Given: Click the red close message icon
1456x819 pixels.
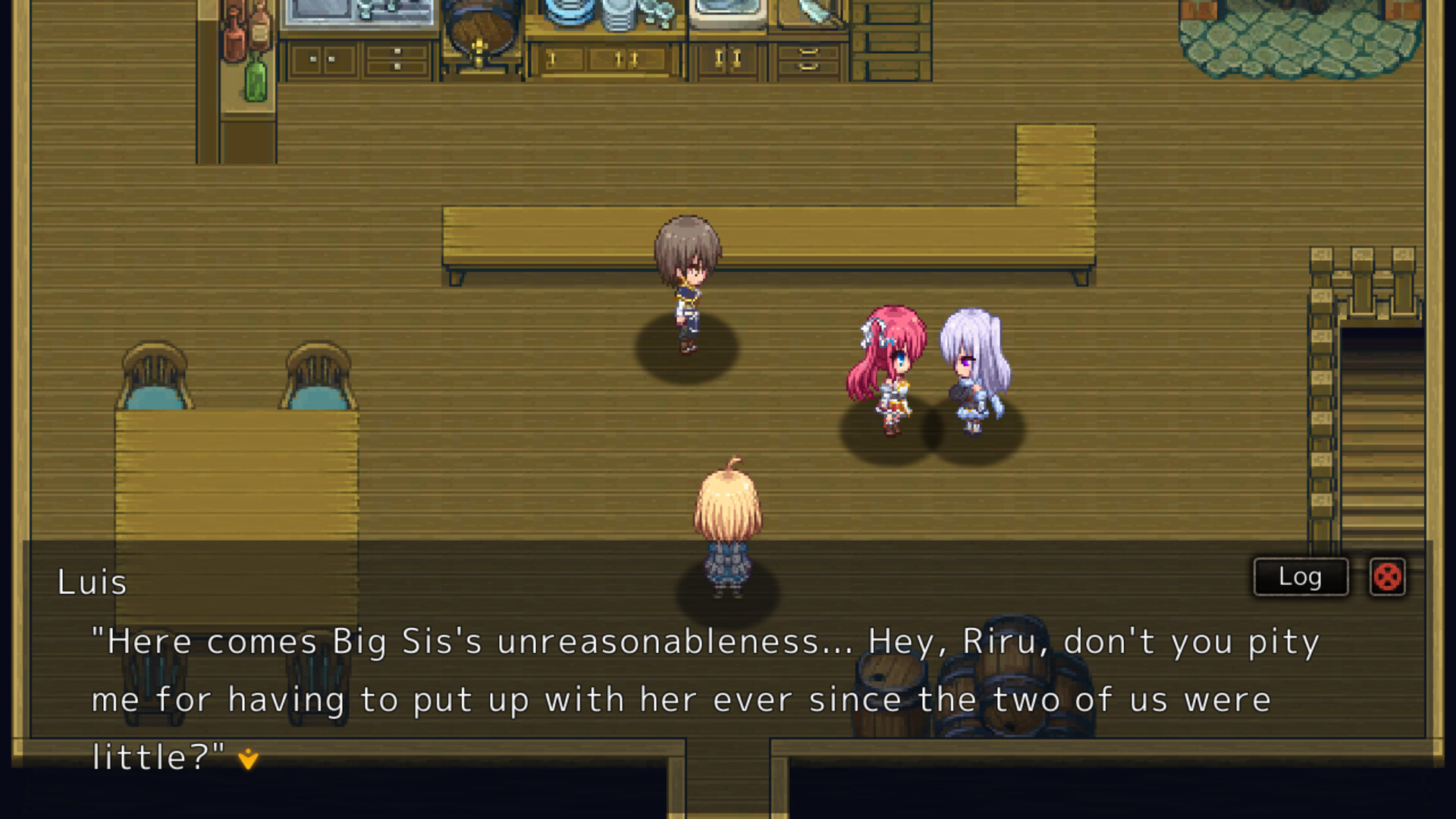Looking at the screenshot, I should pyautogui.click(x=1388, y=577).
